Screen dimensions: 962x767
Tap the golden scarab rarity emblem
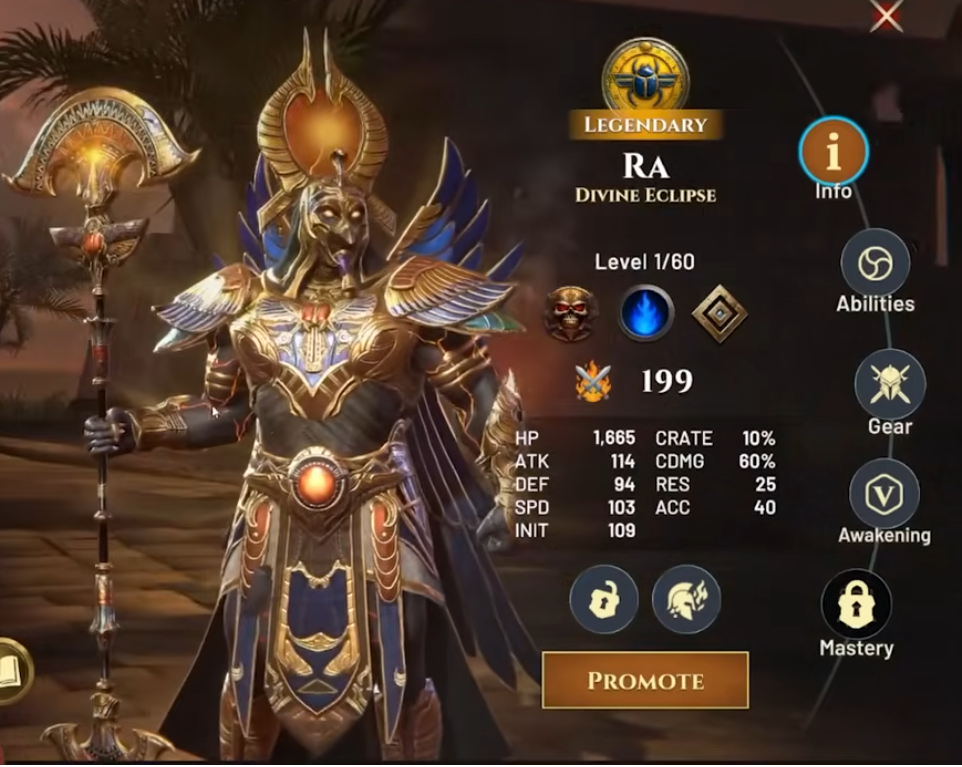645,74
